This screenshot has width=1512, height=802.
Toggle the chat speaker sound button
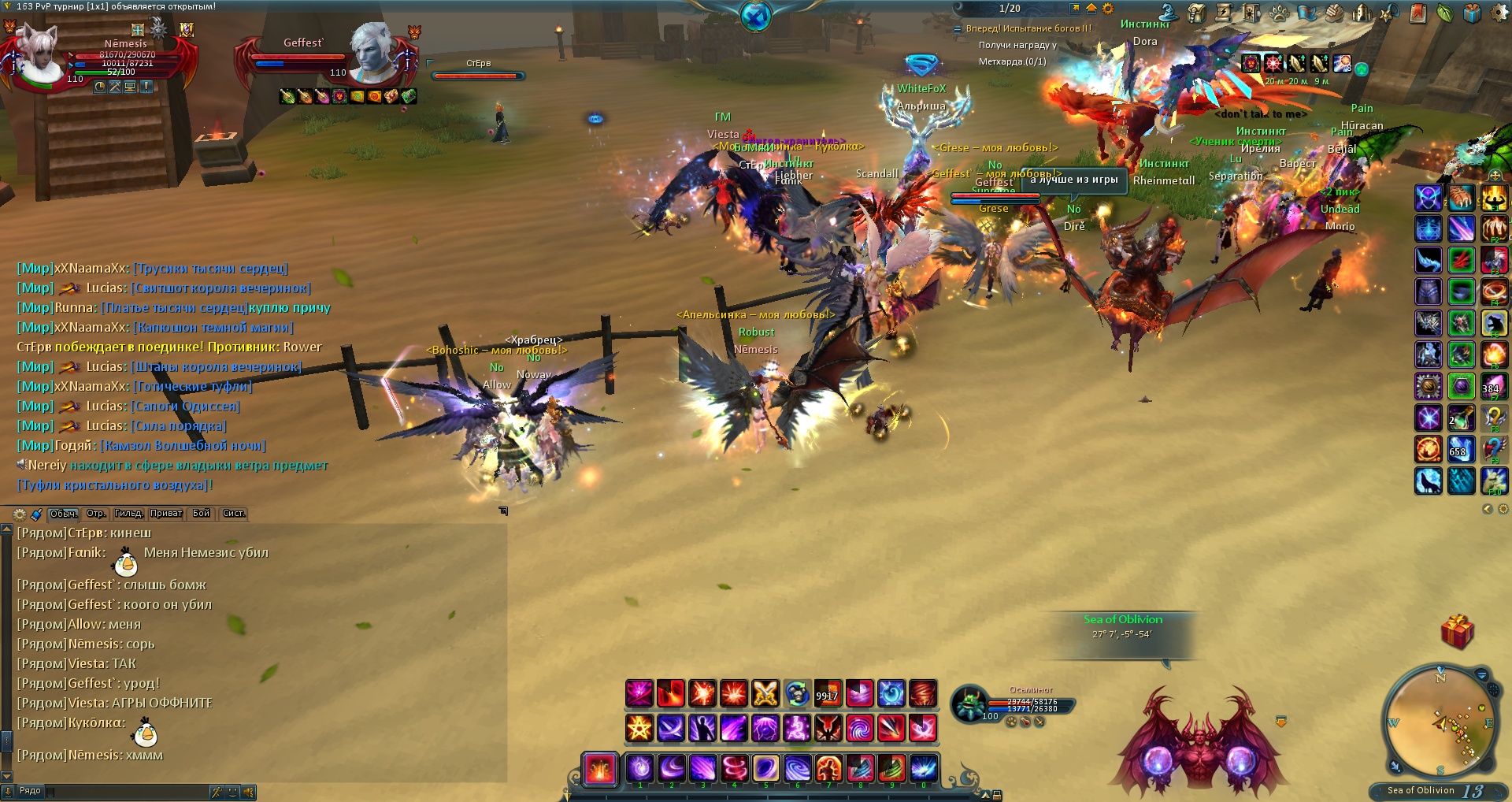click(x=249, y=792)
